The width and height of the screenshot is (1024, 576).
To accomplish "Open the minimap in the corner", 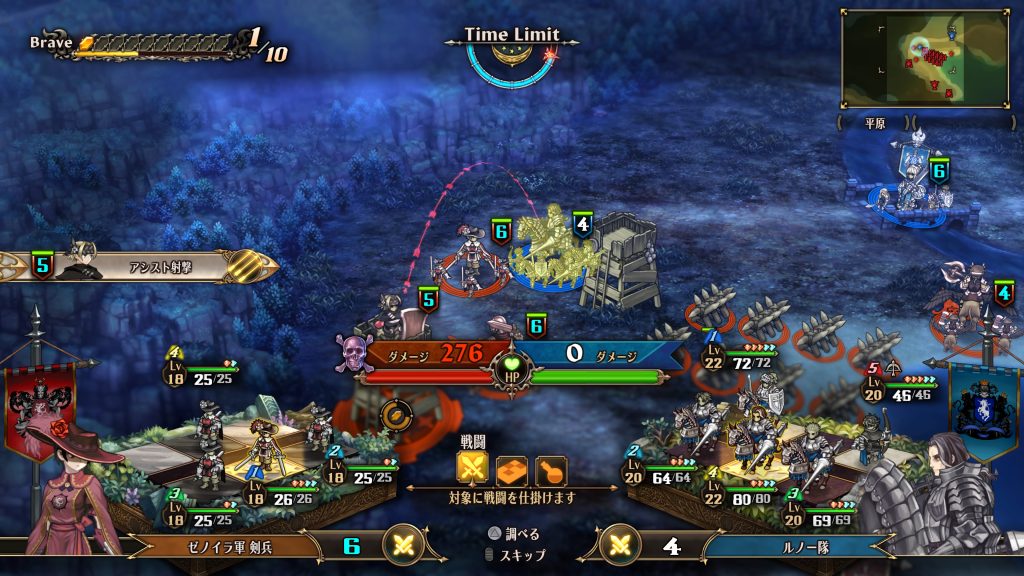I will [x=924, y=58].
